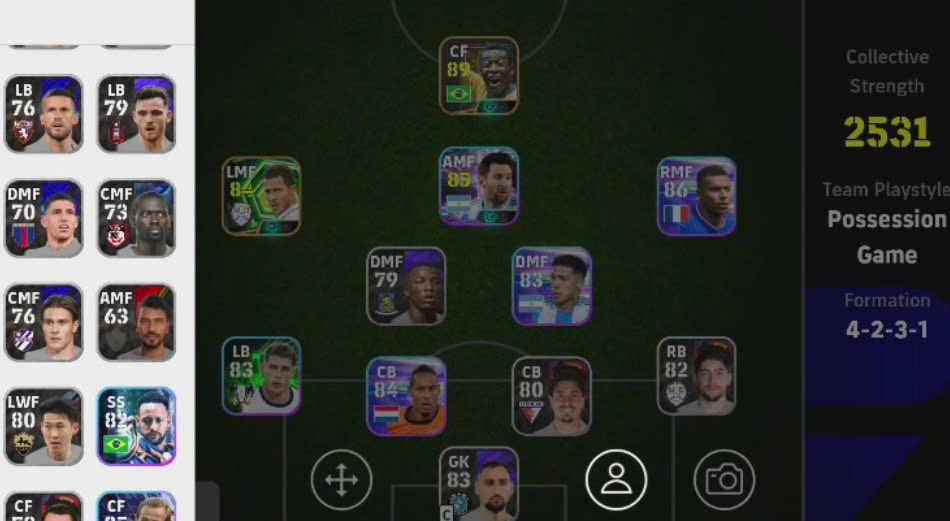
Task: Select the LB 76 reserve card
Action: (43, 114)
